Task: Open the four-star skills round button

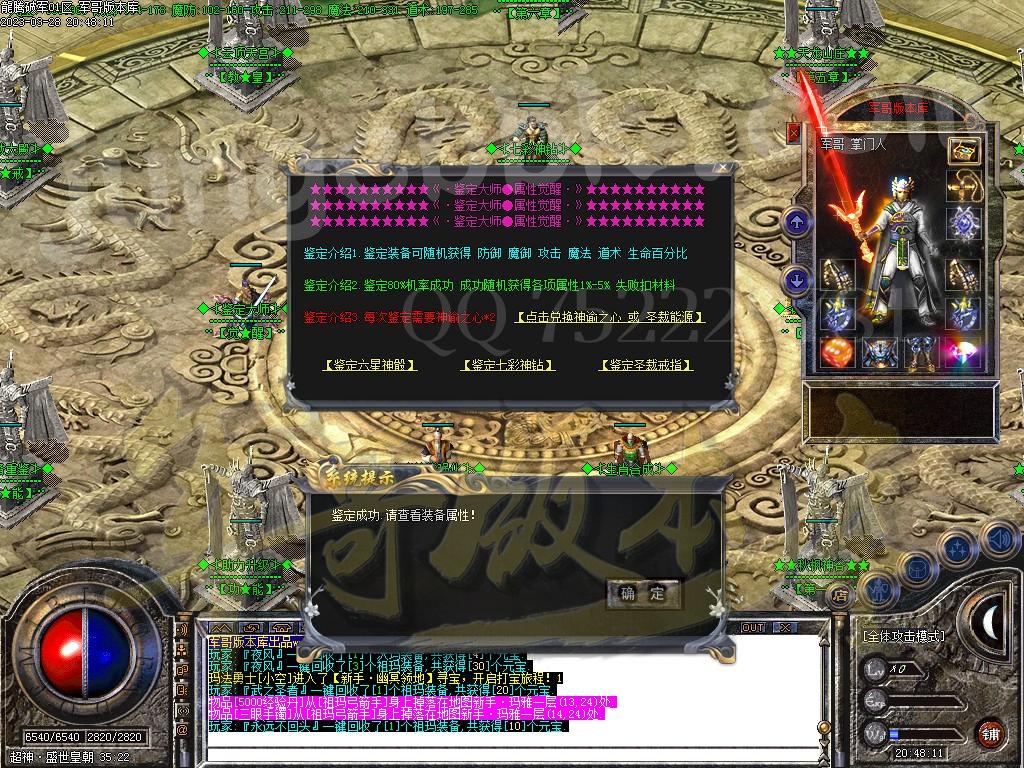Action: [x=957, y=549]
